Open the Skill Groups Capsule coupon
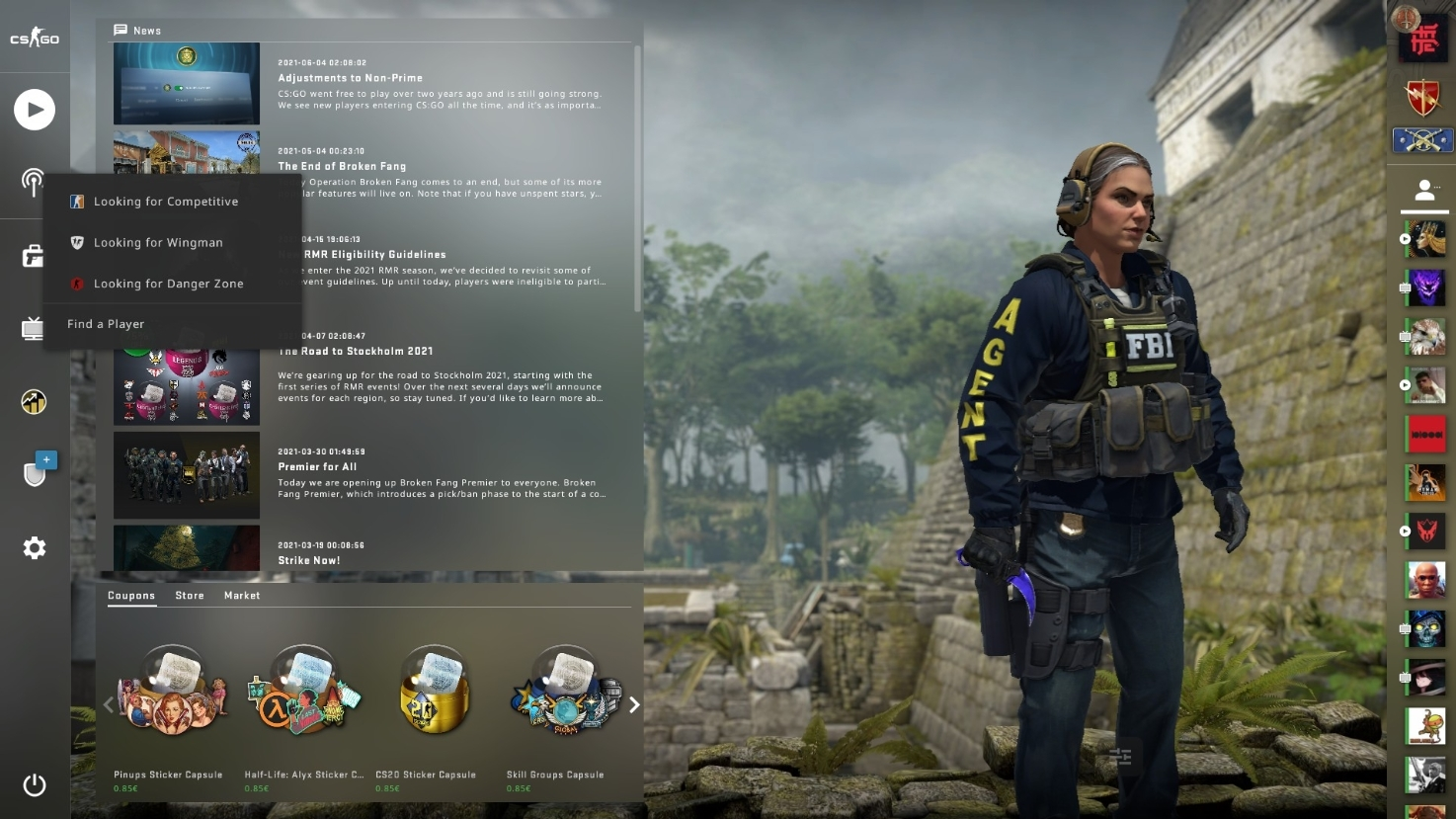Image resolution: width=1456 pixels, height=819 pixels. point(566,692)
